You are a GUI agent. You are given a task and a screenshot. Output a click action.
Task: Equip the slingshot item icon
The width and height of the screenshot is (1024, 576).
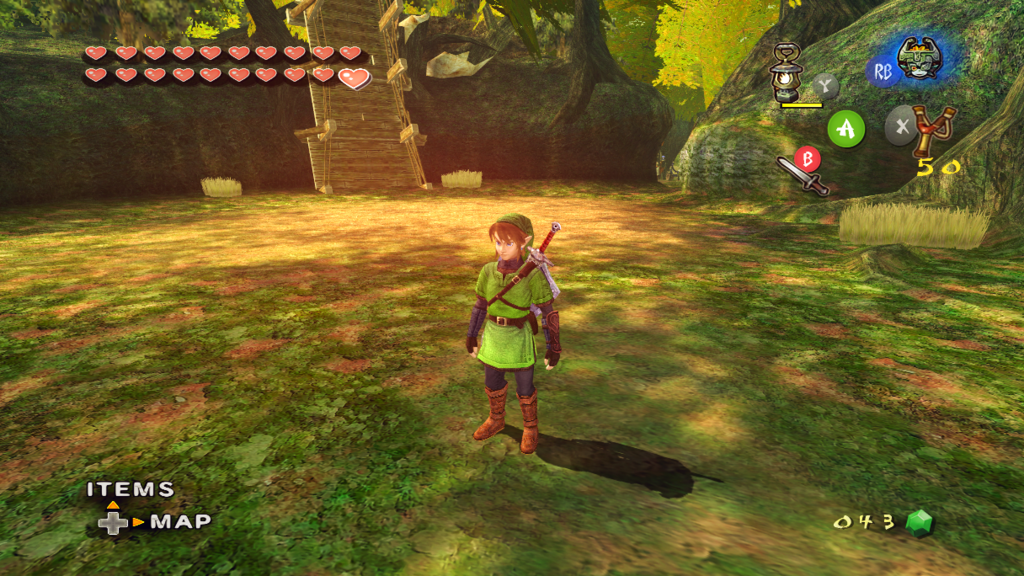(x=934, y=130)
